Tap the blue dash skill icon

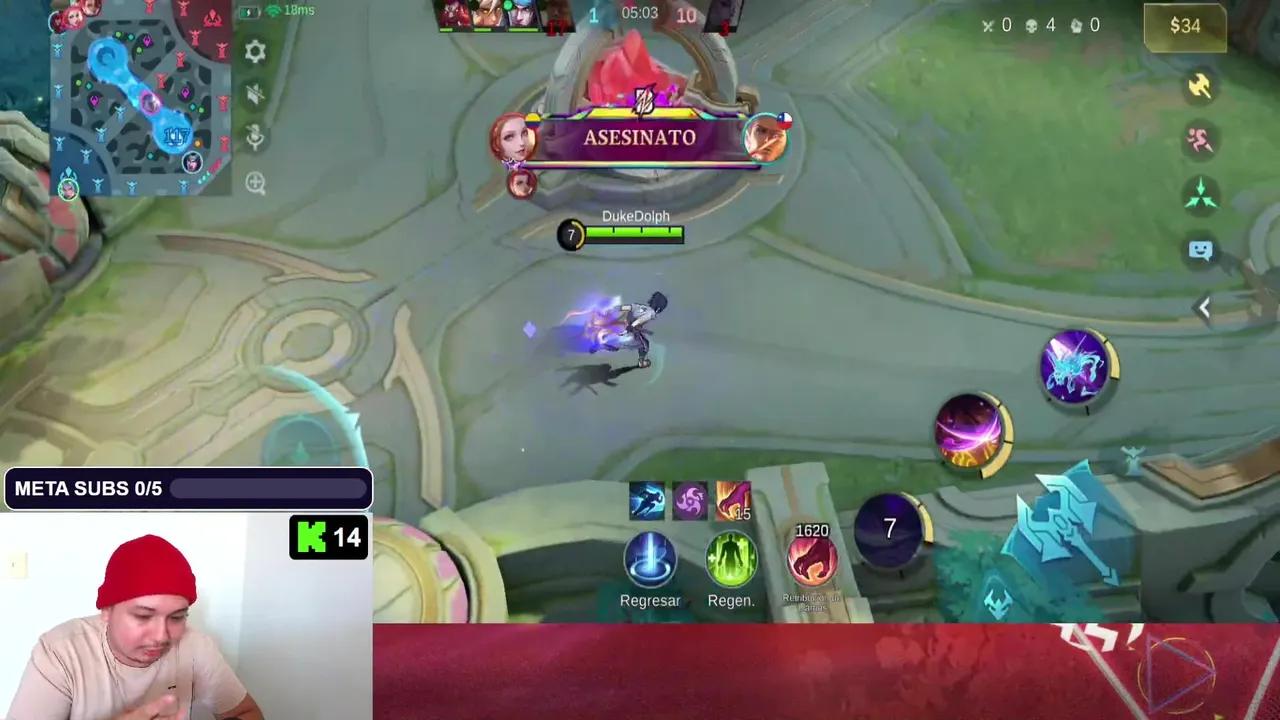coord(648,500)
